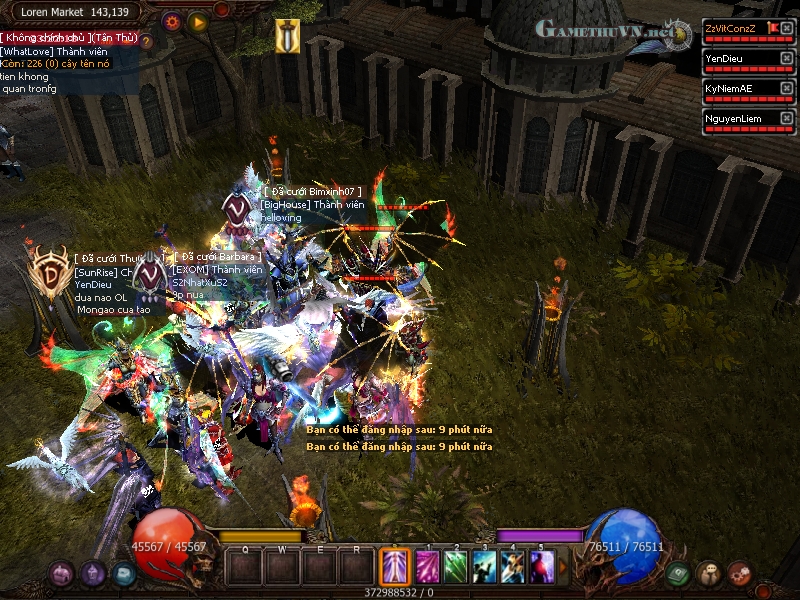
Task: Click the golden sword buff icon
Action: 287,34
